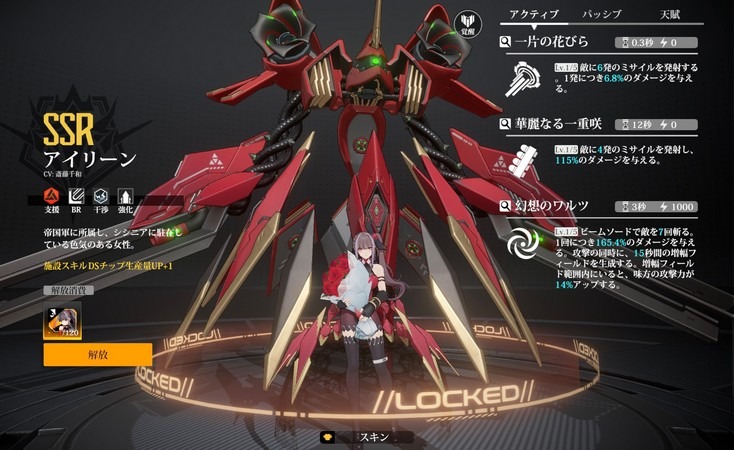Select the character shard unlock cost item

click(x=62, y=320)
